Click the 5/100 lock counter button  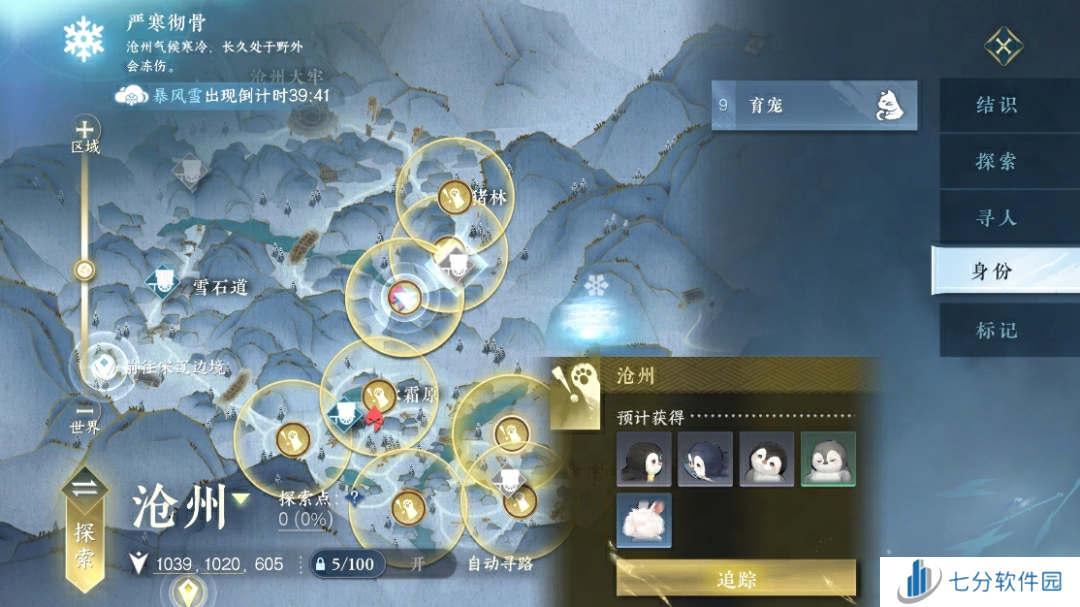pyautogui.click(x=343, y=564)
